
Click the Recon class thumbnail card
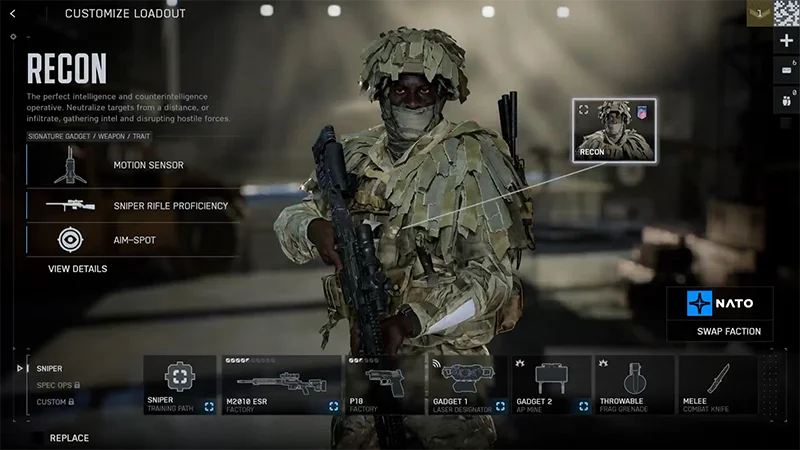pos(613,130)
